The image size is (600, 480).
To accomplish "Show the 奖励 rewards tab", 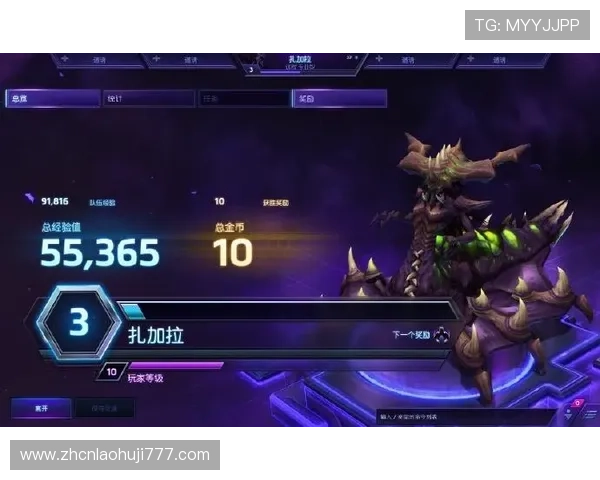I will click(x=339, y=99).
